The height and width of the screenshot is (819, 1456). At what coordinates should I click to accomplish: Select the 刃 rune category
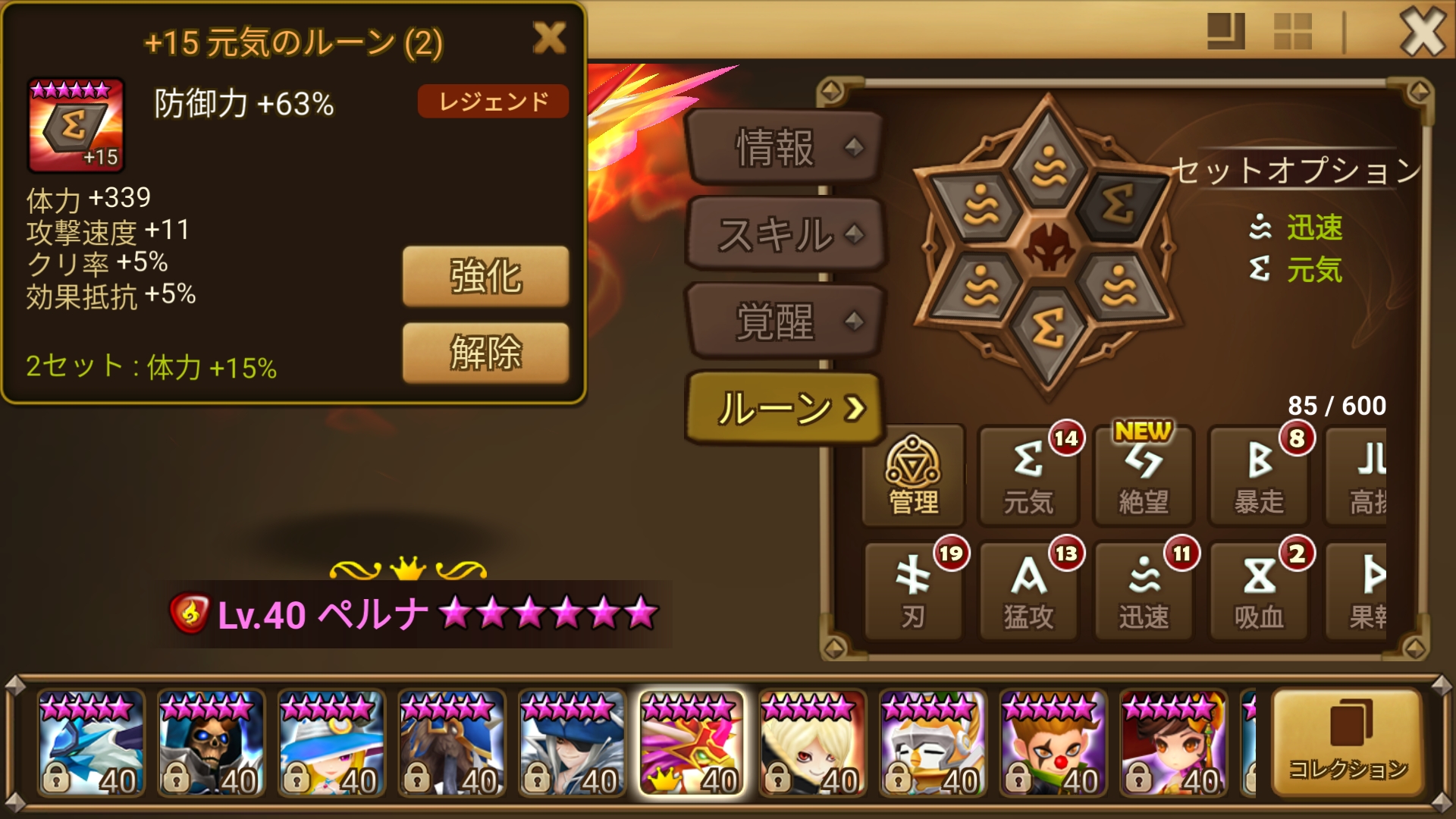[914, 591]
